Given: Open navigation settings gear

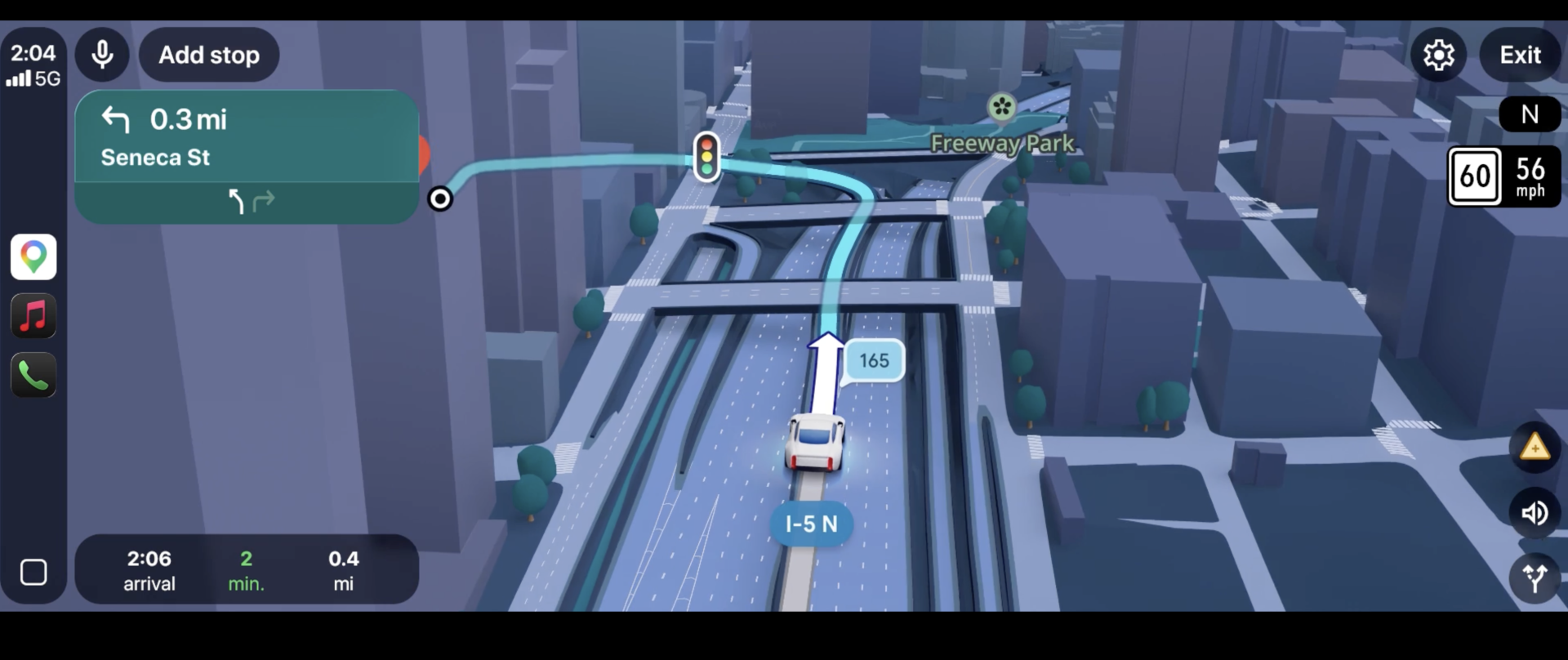Looking at the screenshot, I should (1438, 55).
